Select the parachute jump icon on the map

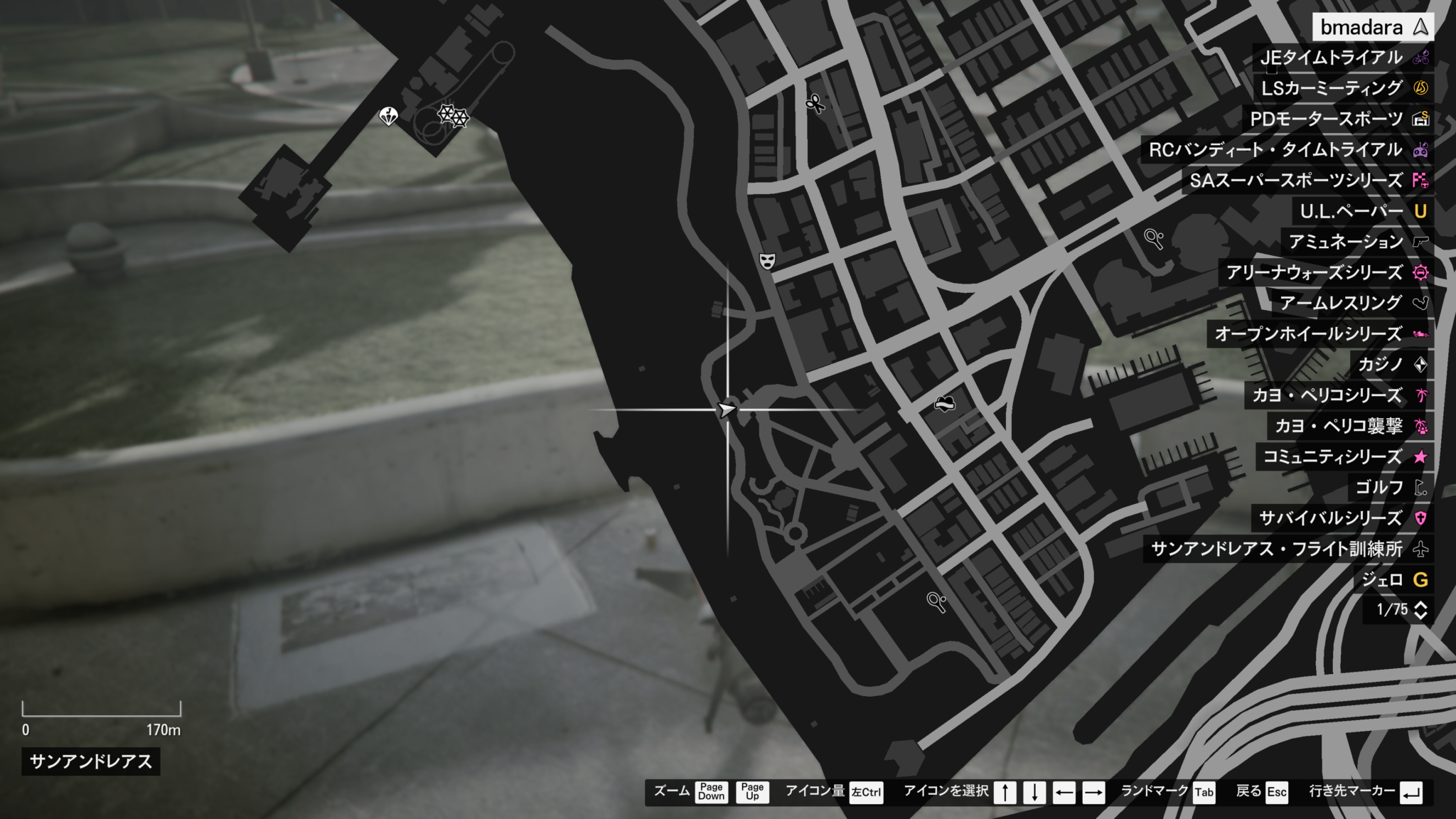(388, 115)
